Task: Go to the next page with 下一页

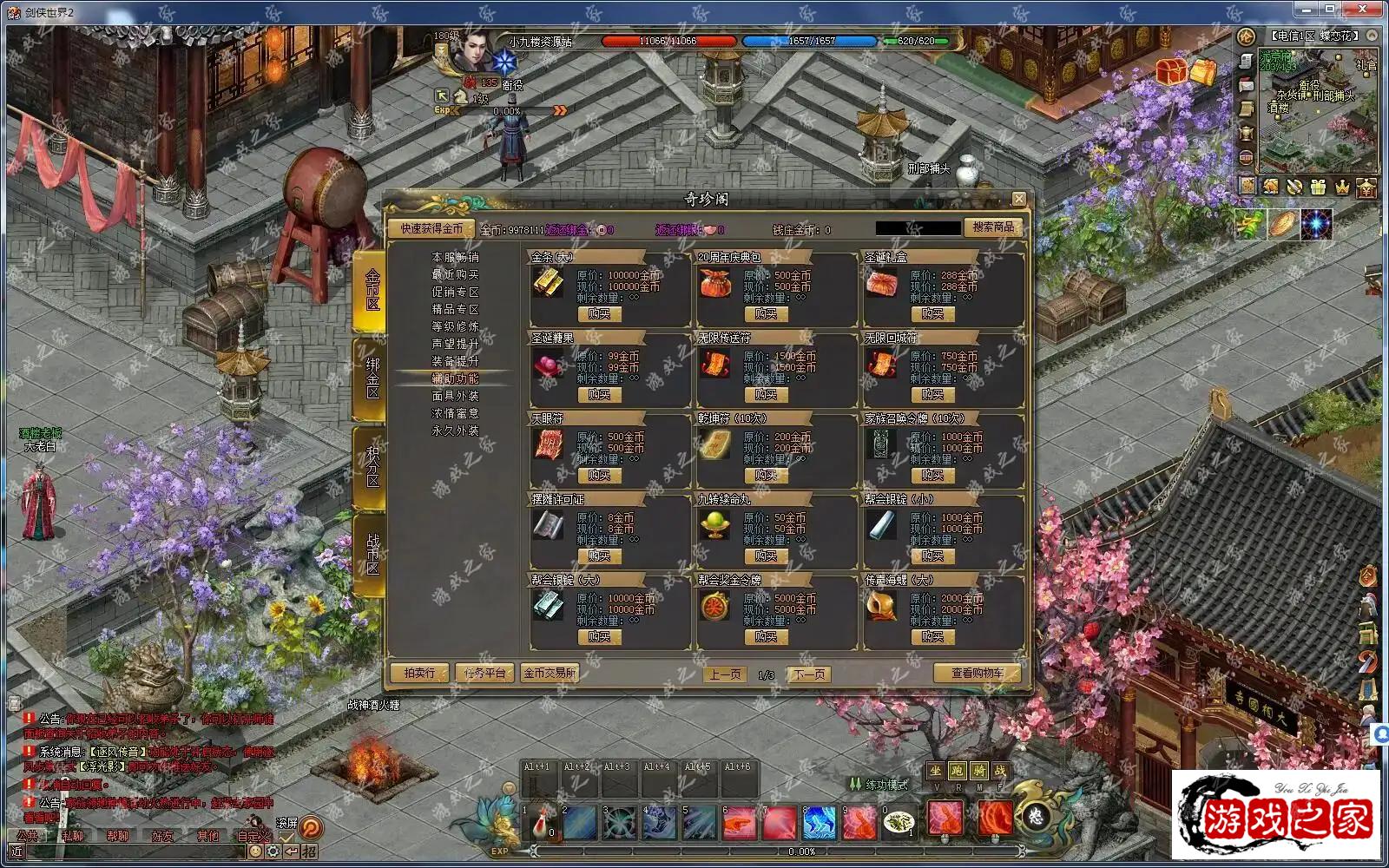Action: [809, 674]
